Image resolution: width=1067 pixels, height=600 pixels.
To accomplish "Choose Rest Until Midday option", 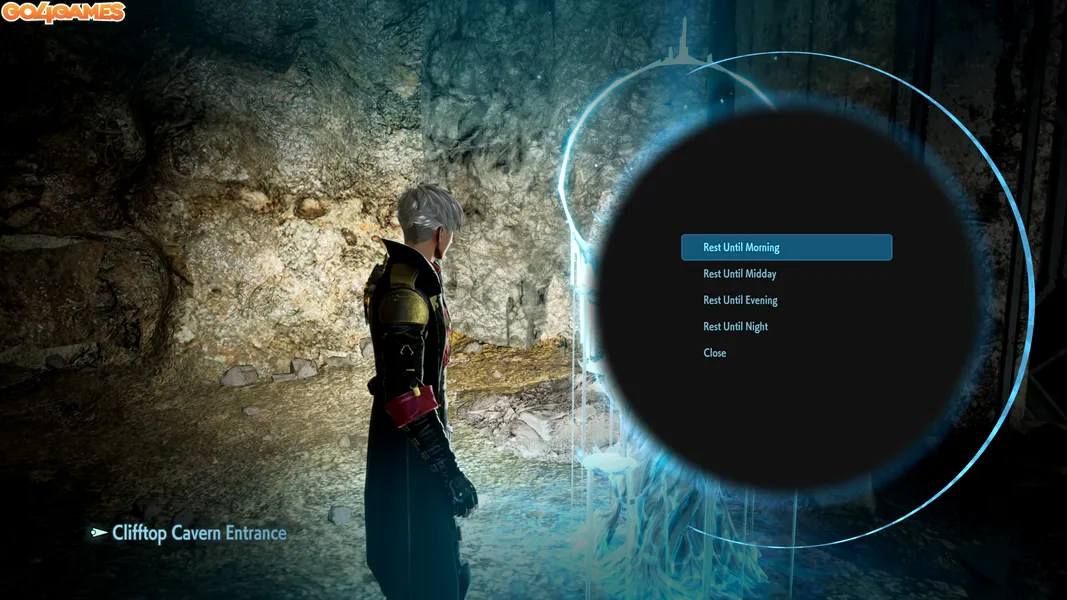I will point(740,274).
